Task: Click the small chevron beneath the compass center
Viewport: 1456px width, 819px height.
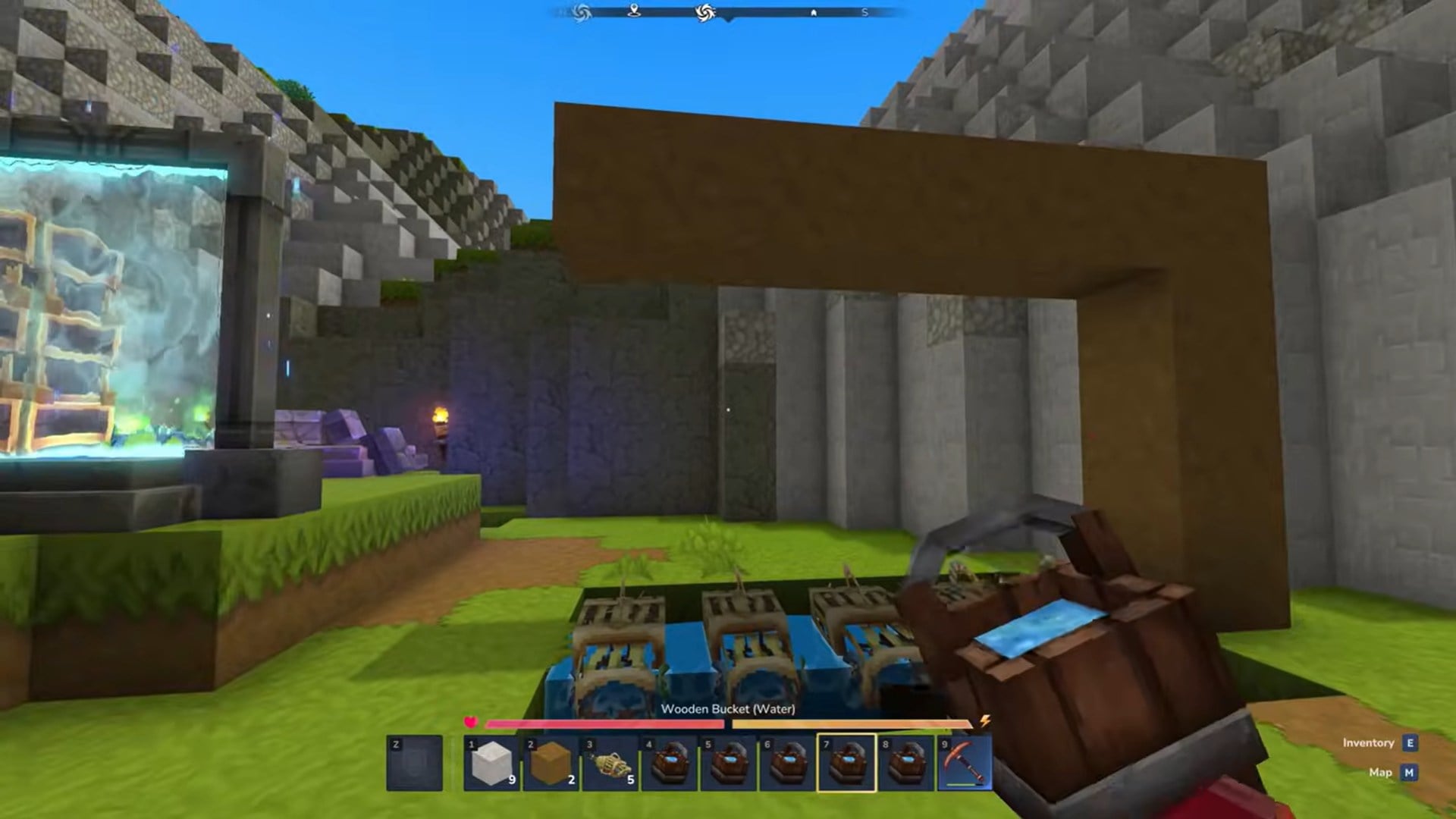Action: (728, 20)
